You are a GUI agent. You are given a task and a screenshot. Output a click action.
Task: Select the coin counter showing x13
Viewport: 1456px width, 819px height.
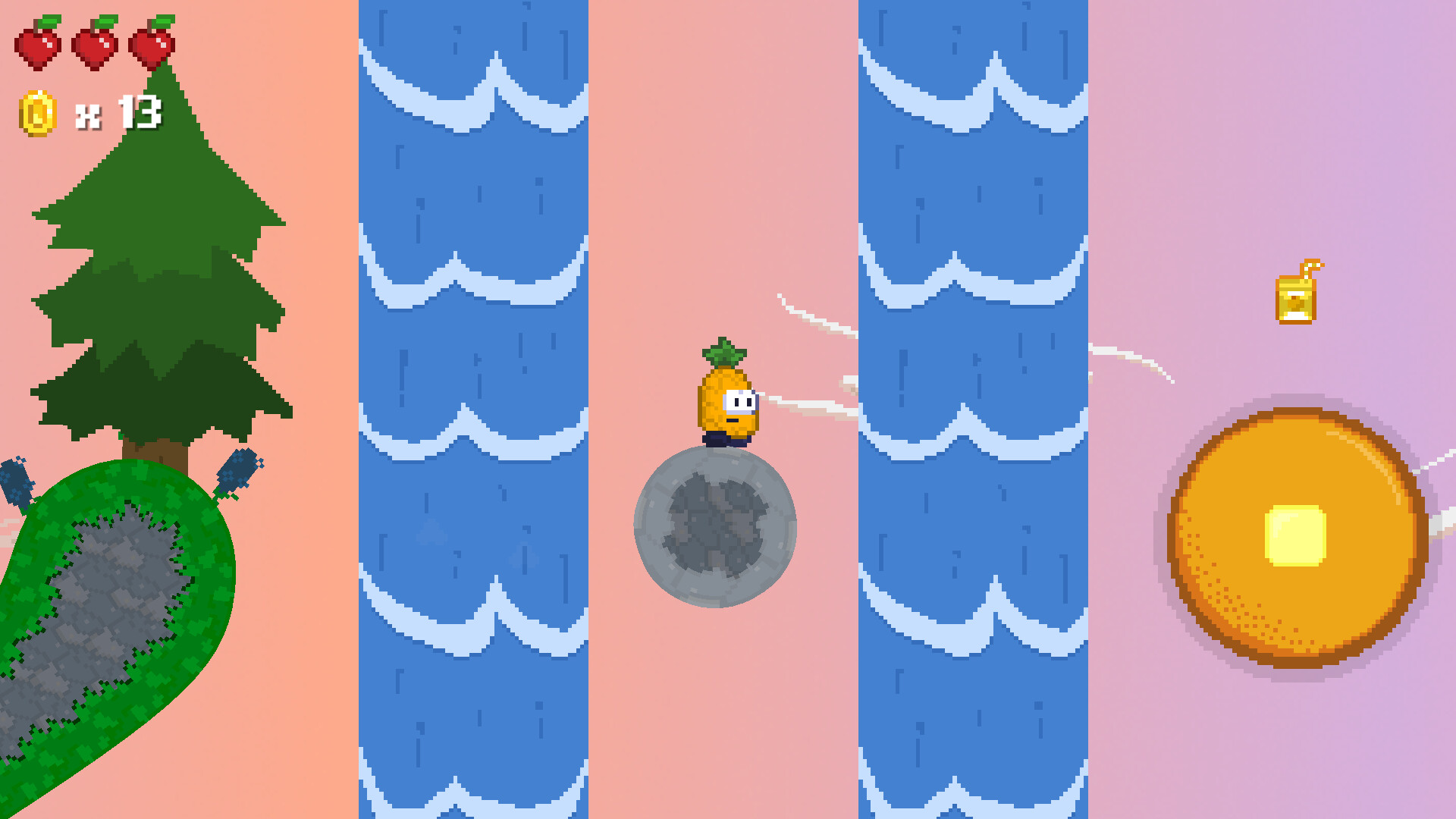click(x=121, y=112)
